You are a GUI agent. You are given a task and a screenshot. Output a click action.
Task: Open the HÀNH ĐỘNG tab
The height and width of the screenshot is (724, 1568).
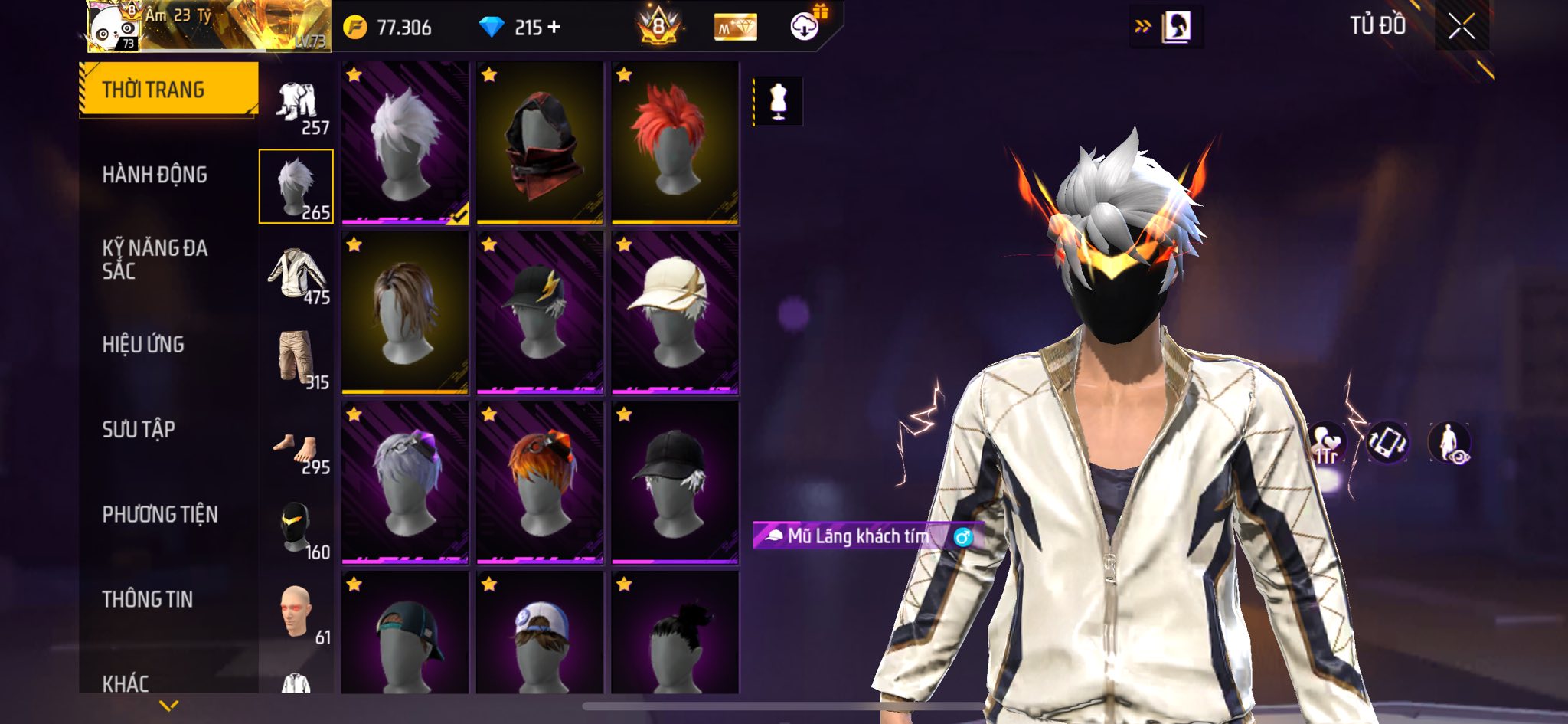(x=155, y=175)
